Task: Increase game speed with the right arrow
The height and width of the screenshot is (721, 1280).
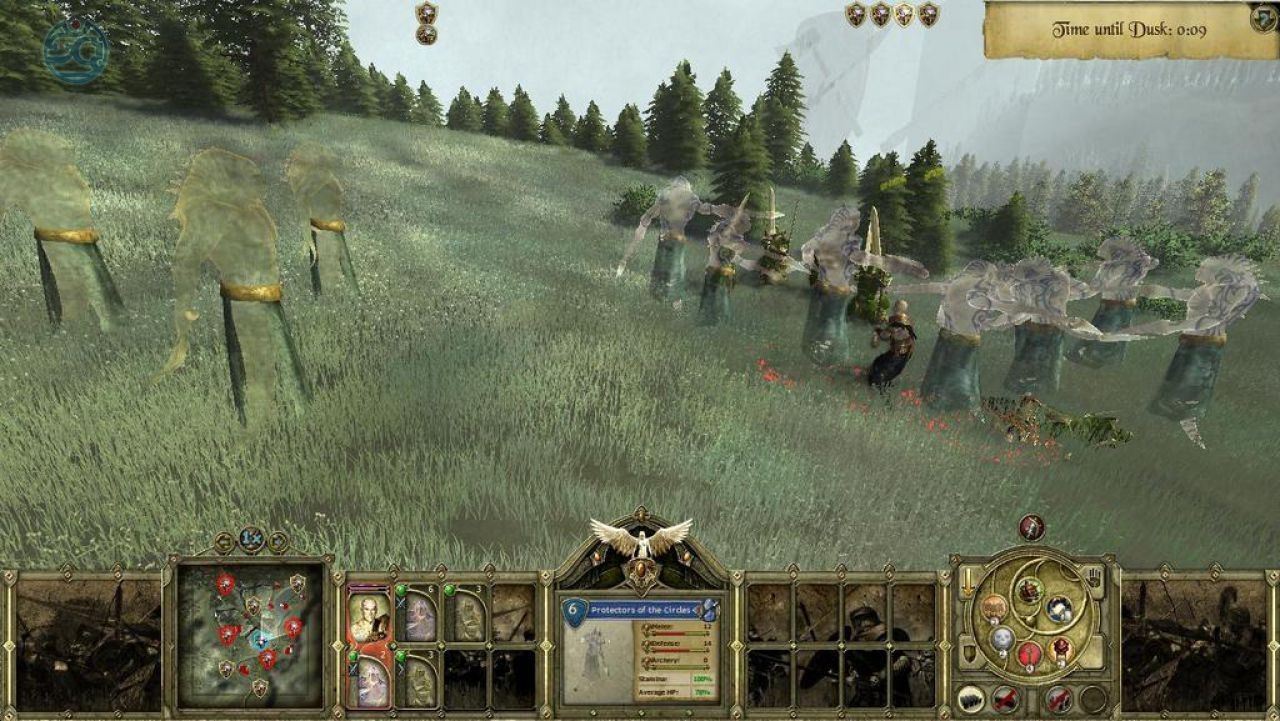Action: tap(277, 543)
